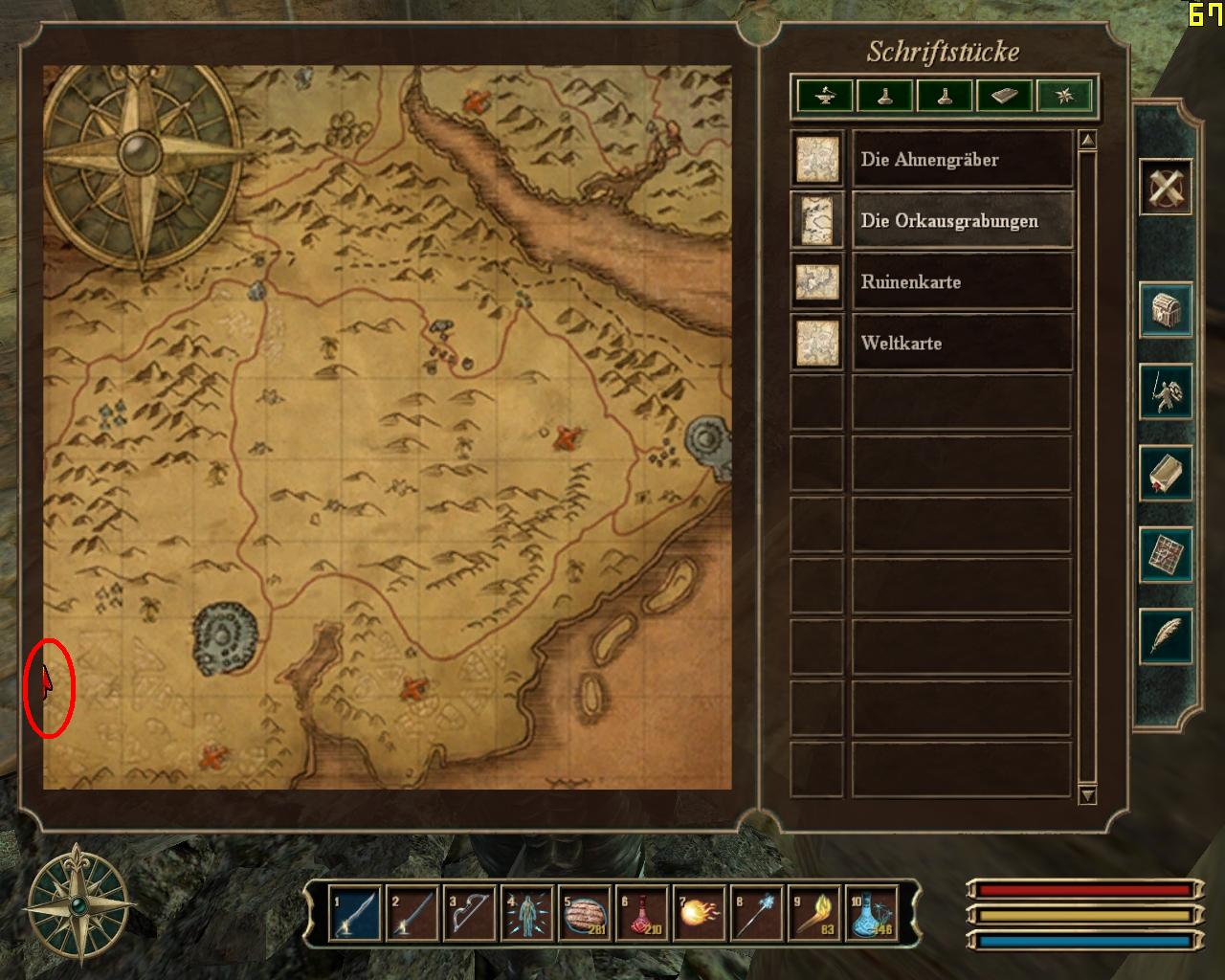
Task: Open the warrior character panel
Action: coord(1165,391)
